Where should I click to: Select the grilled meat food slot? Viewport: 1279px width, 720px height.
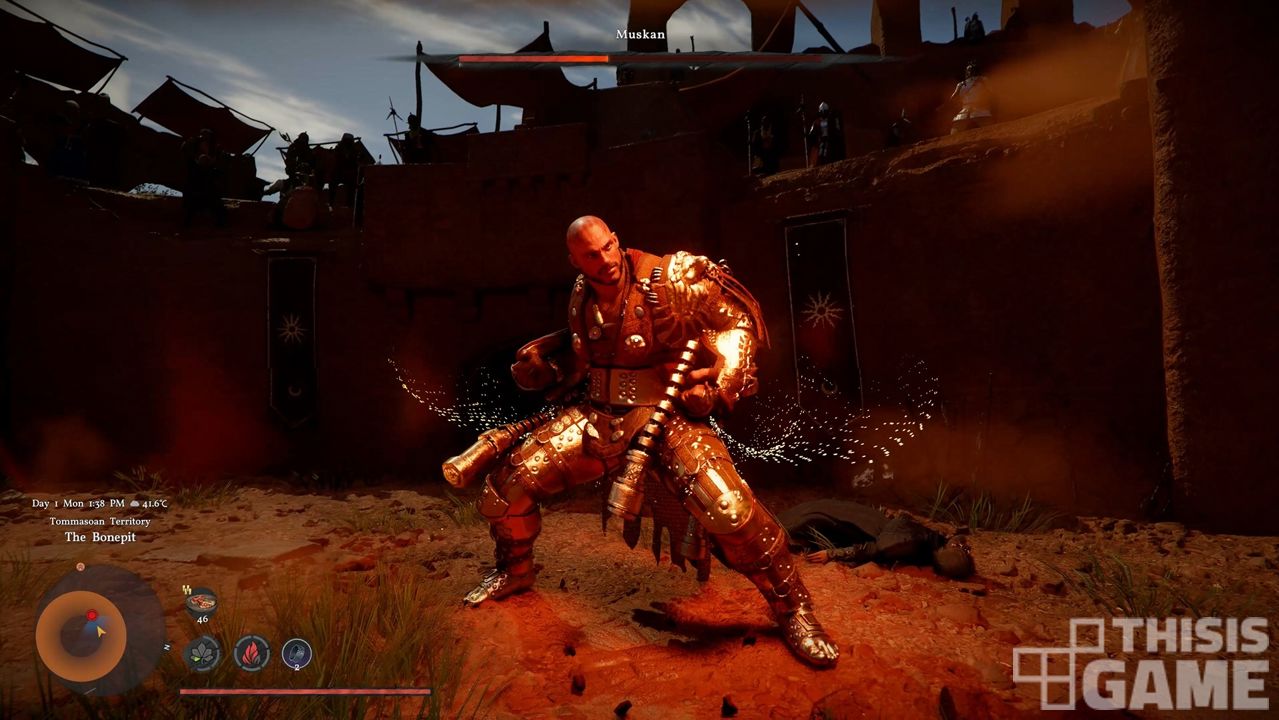(x=202, y=602)
